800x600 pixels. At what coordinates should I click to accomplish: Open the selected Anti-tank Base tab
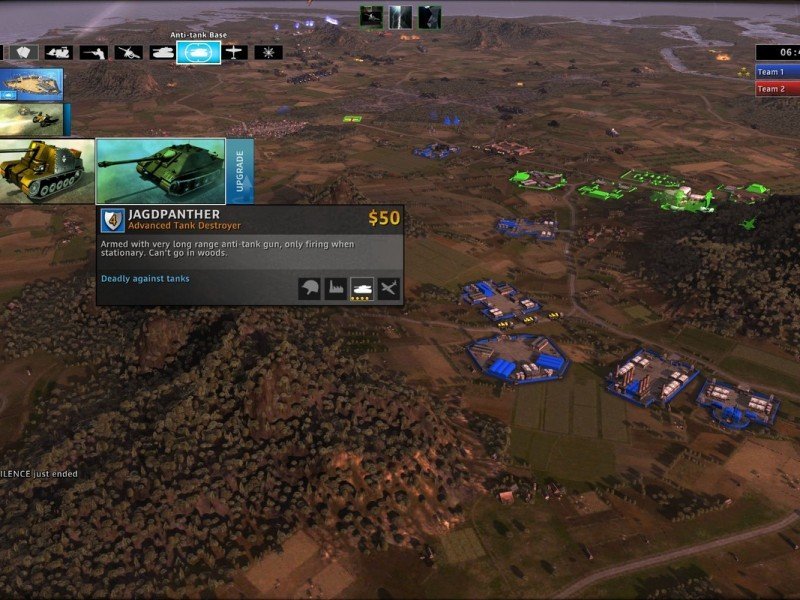[x=198, y=52]
